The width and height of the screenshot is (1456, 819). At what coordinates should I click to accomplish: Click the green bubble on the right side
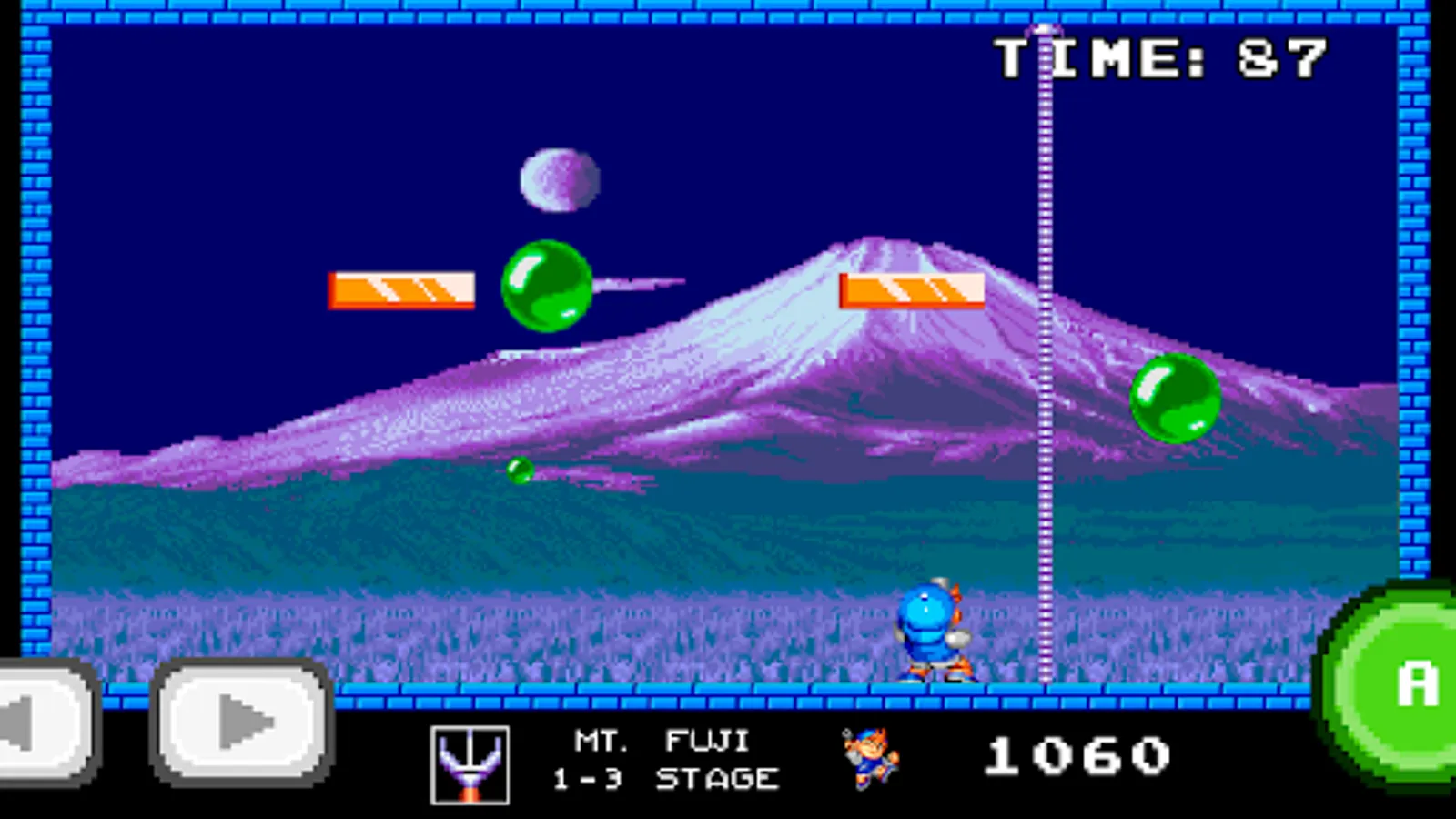1174,400
